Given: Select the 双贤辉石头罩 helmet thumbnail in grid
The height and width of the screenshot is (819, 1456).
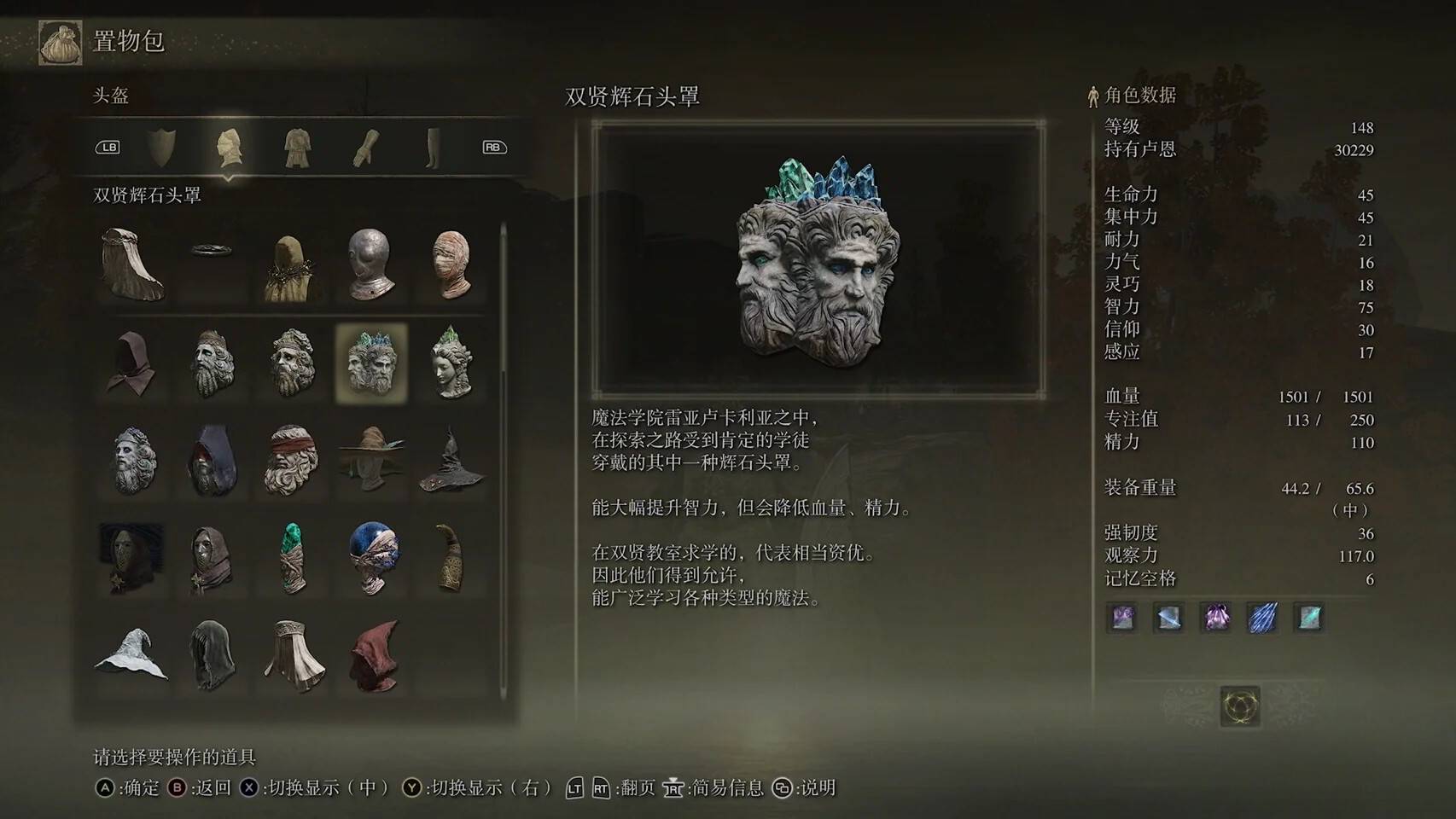Looking at the screenshot, I should coord(373,363).
